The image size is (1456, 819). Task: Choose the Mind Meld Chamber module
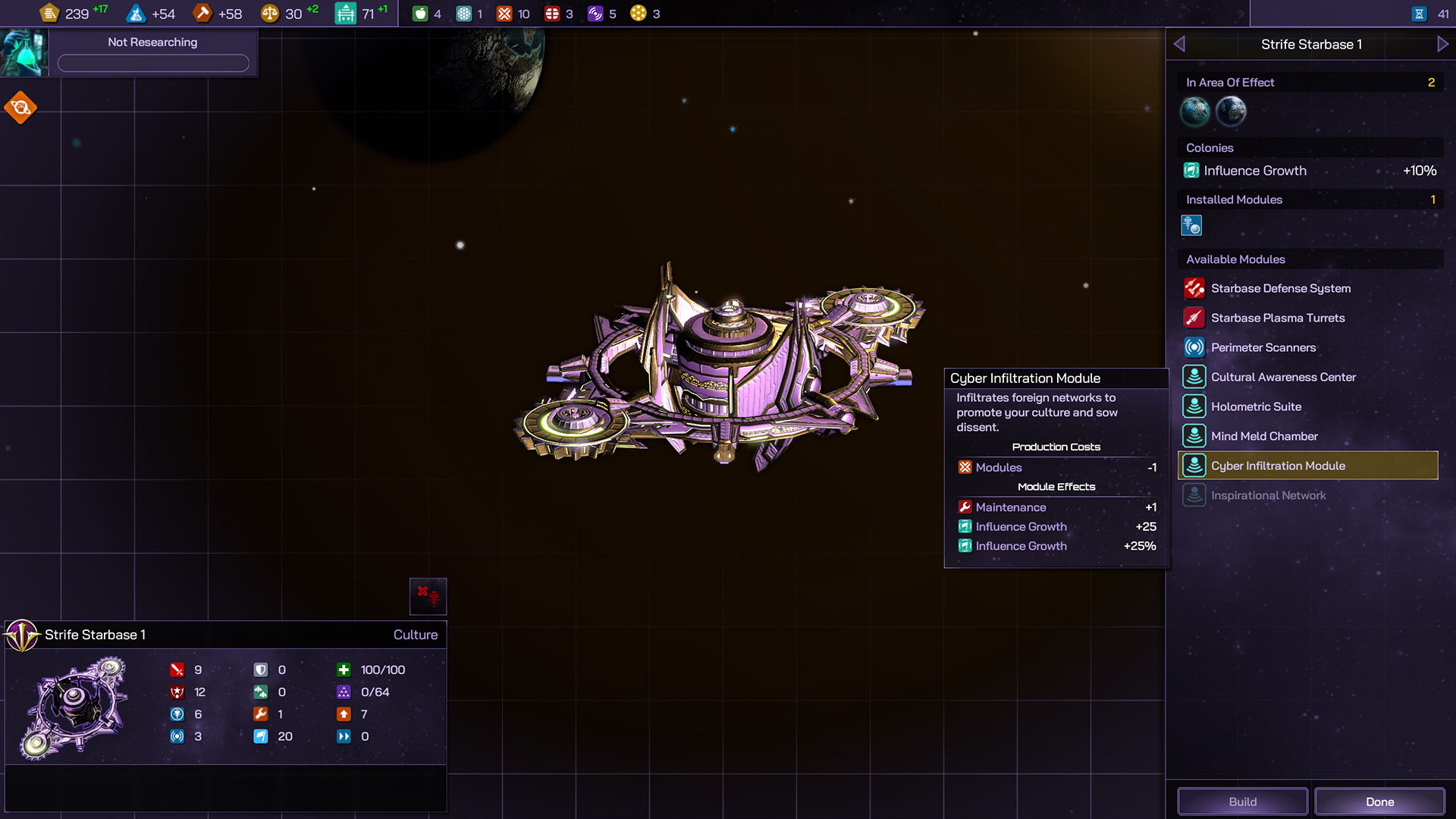(1264, 436)
